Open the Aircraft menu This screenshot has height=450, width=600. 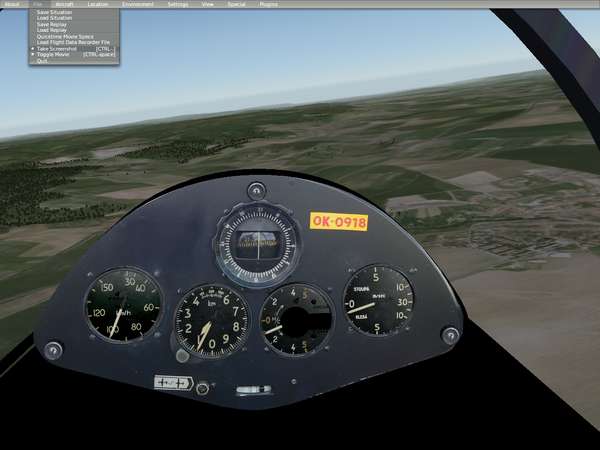64,4
